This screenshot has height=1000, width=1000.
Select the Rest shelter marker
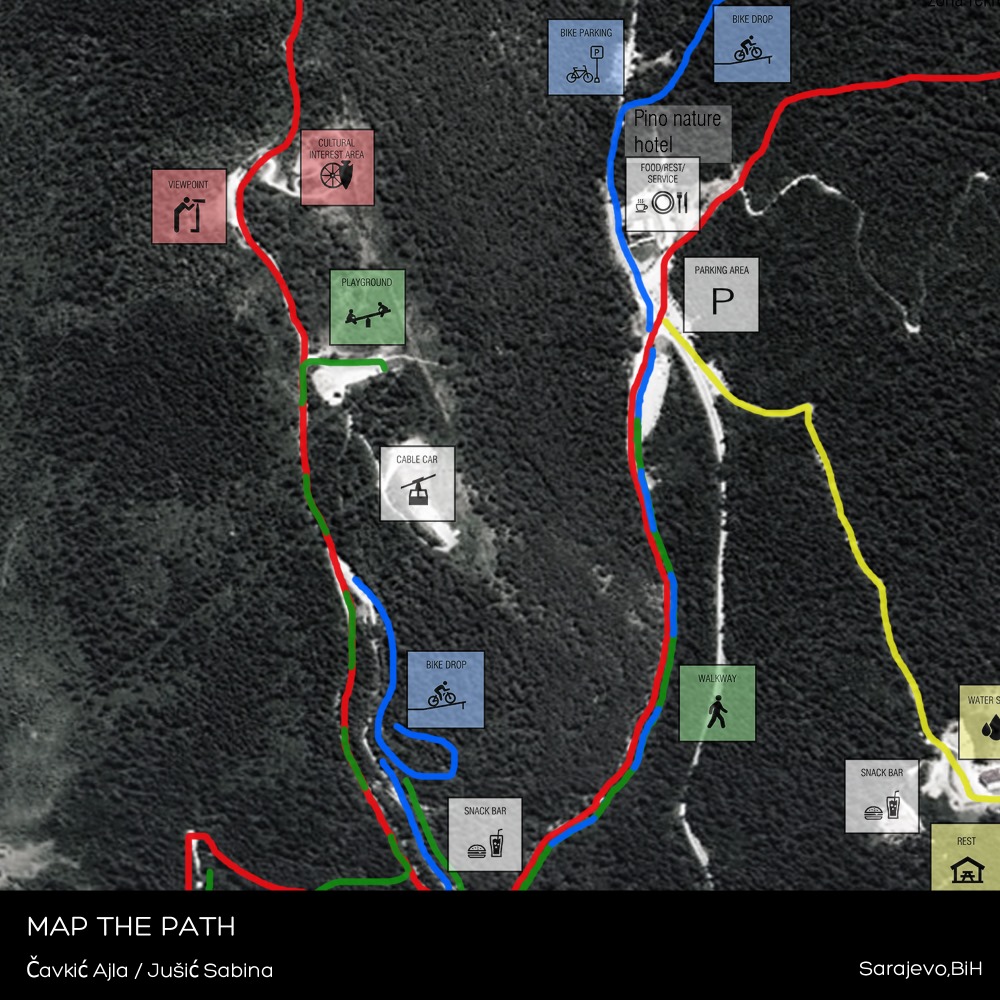[x=965, y=856]
